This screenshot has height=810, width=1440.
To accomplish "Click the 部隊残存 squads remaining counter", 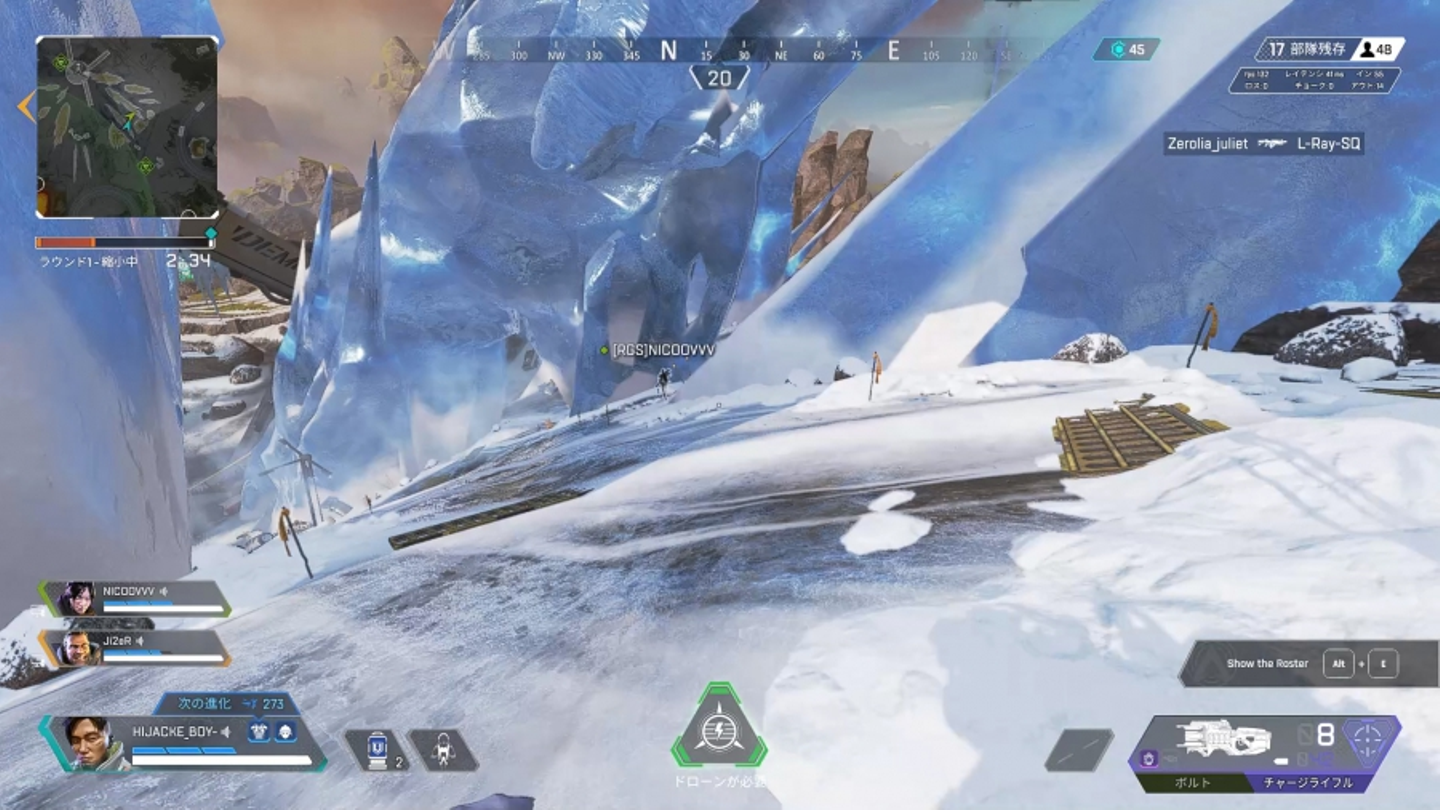I will pyautogui.click(x=1332, y=49).
